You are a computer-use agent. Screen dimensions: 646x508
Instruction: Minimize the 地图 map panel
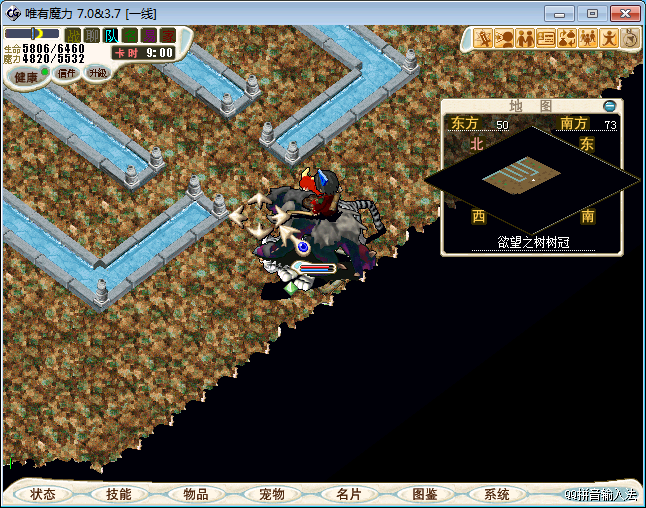[x=610, y=105]
